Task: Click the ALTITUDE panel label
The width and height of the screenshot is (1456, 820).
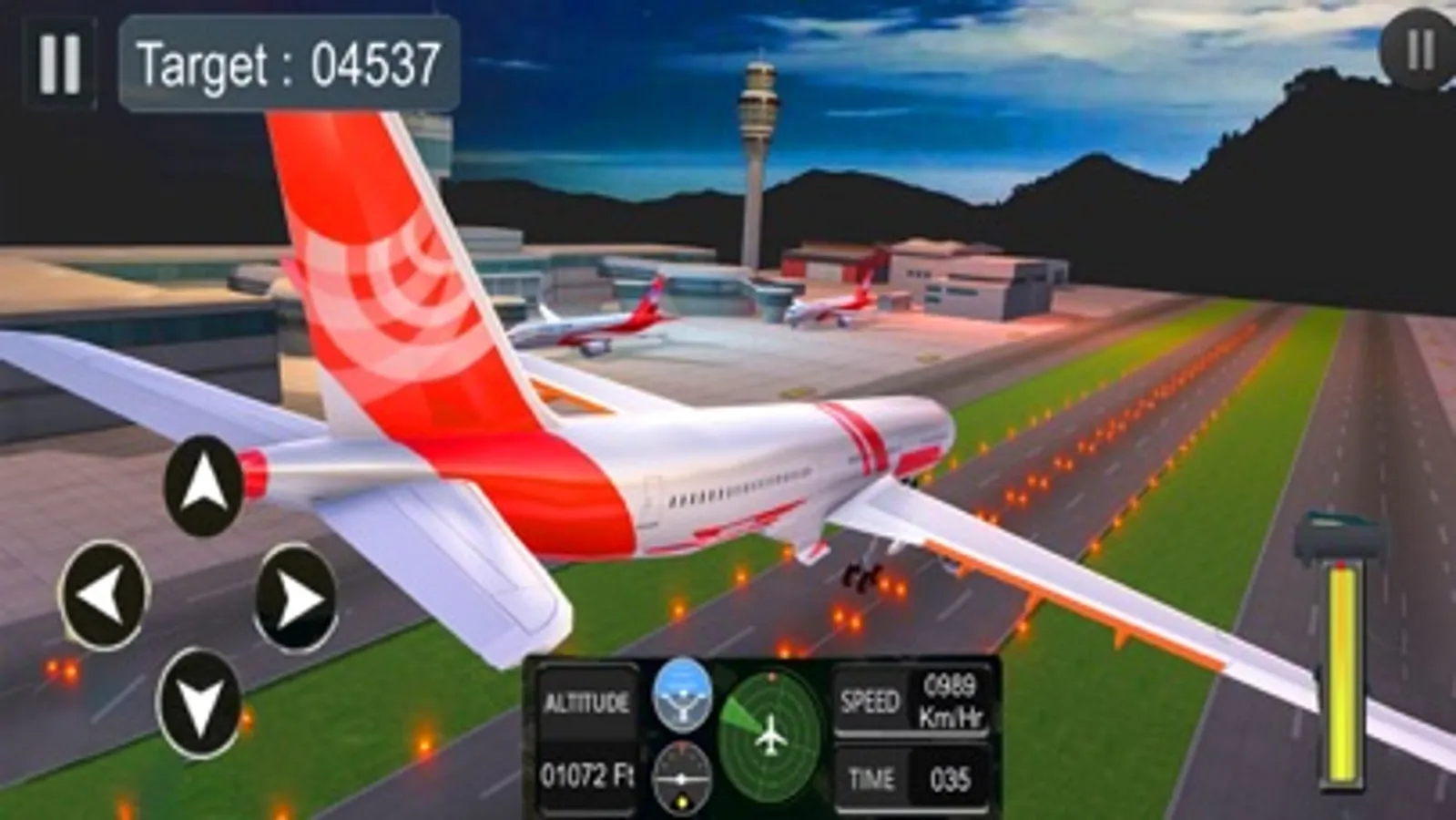Action: (586, 702)
